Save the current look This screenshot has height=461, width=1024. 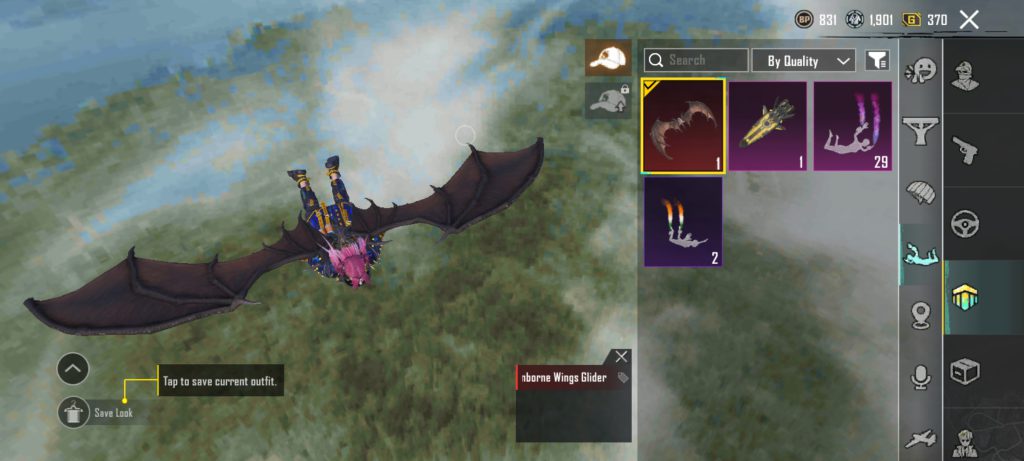[75, 412]
